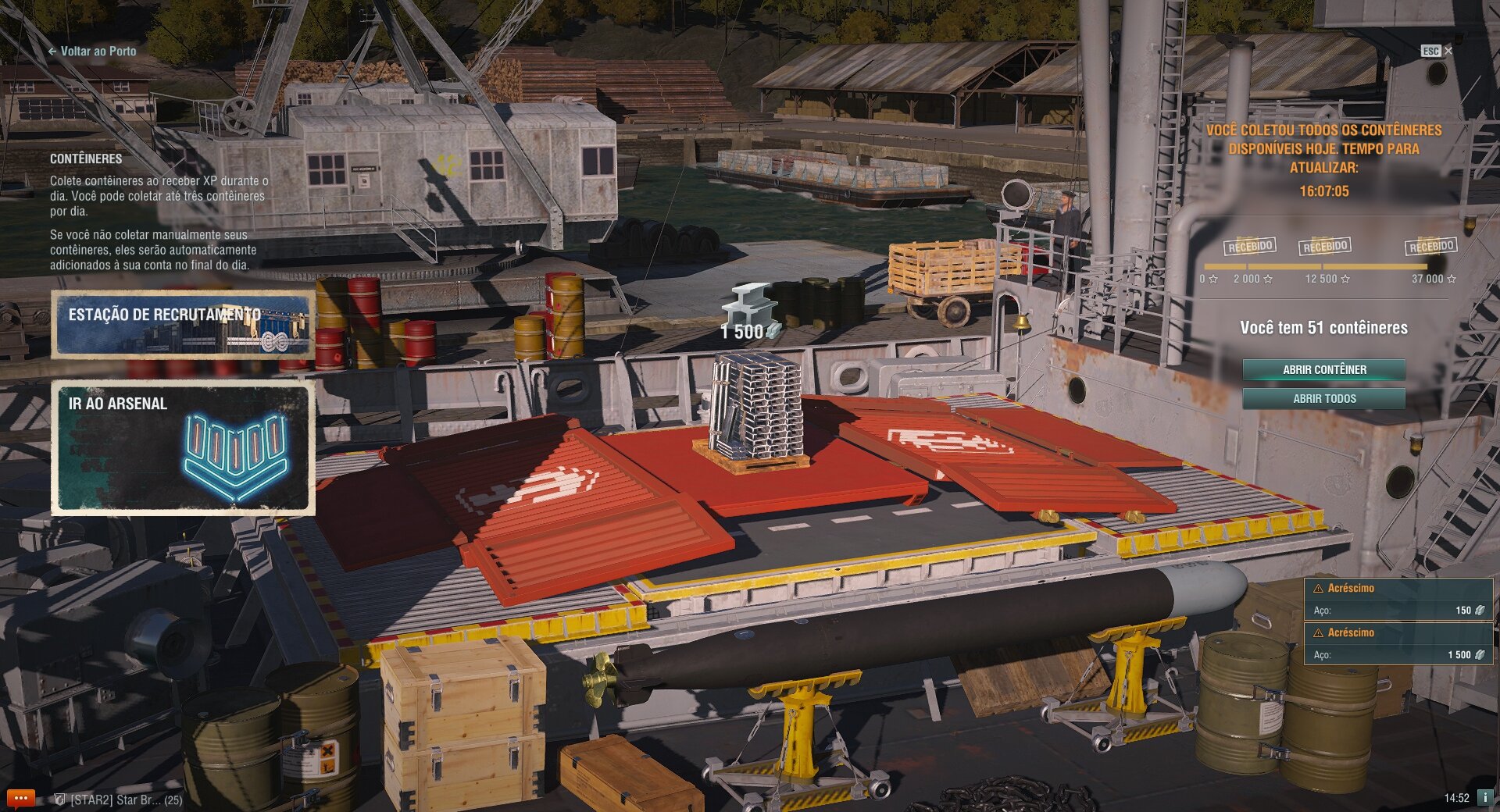Select the 150 Aço notification
This screenshot has height=812, width=1500.
pos(1398,600)
